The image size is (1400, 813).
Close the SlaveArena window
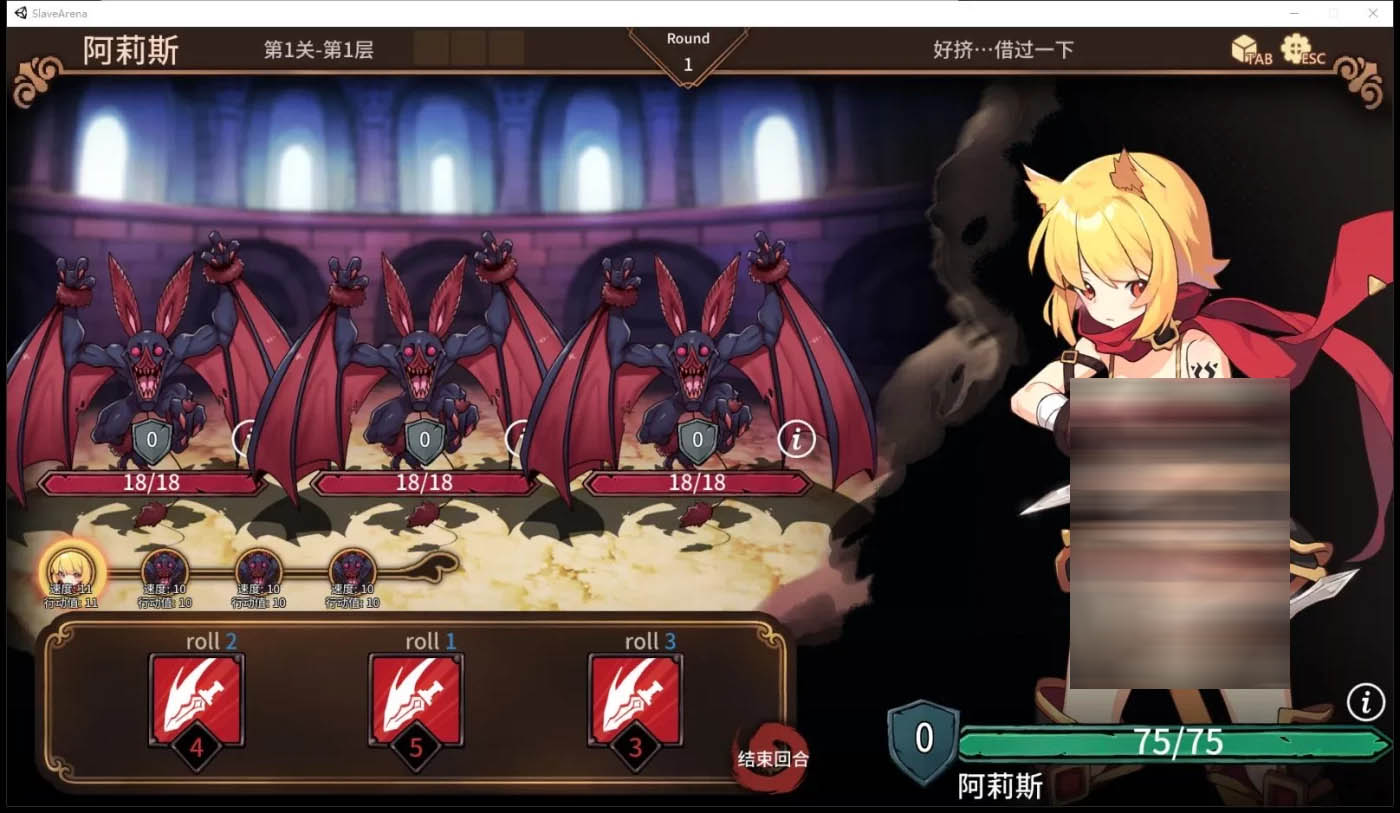[1372, 13]
